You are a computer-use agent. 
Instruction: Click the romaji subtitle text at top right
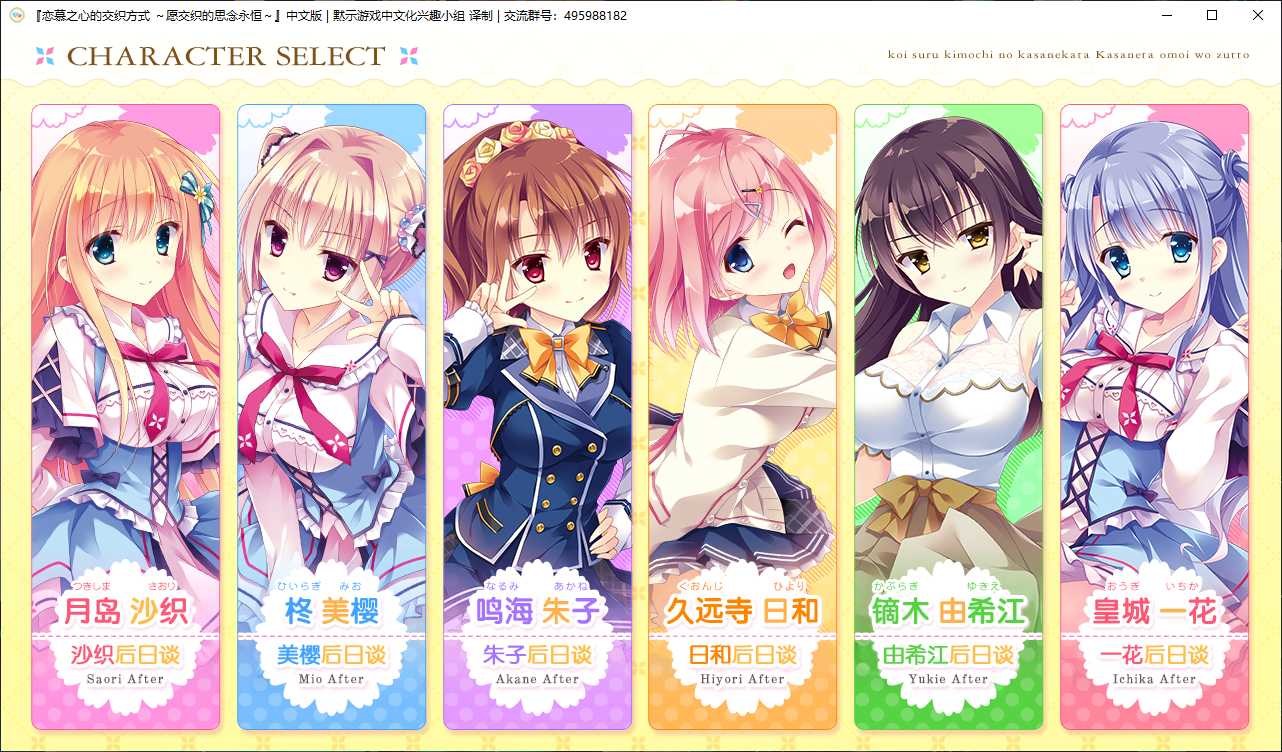(1069, 56)
